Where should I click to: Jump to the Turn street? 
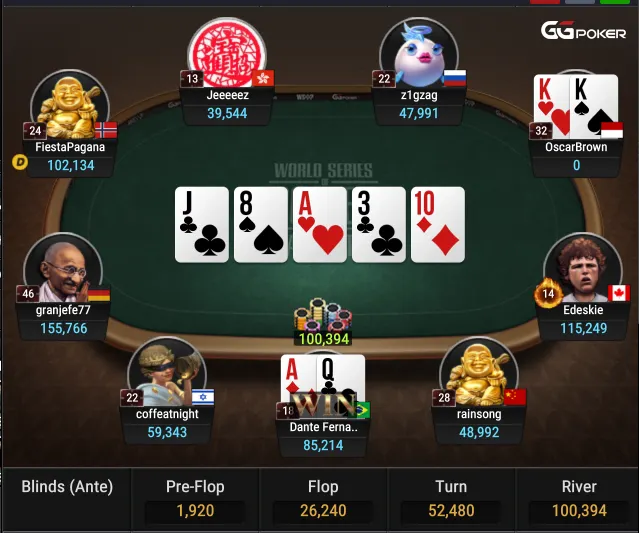click(451, 499)
